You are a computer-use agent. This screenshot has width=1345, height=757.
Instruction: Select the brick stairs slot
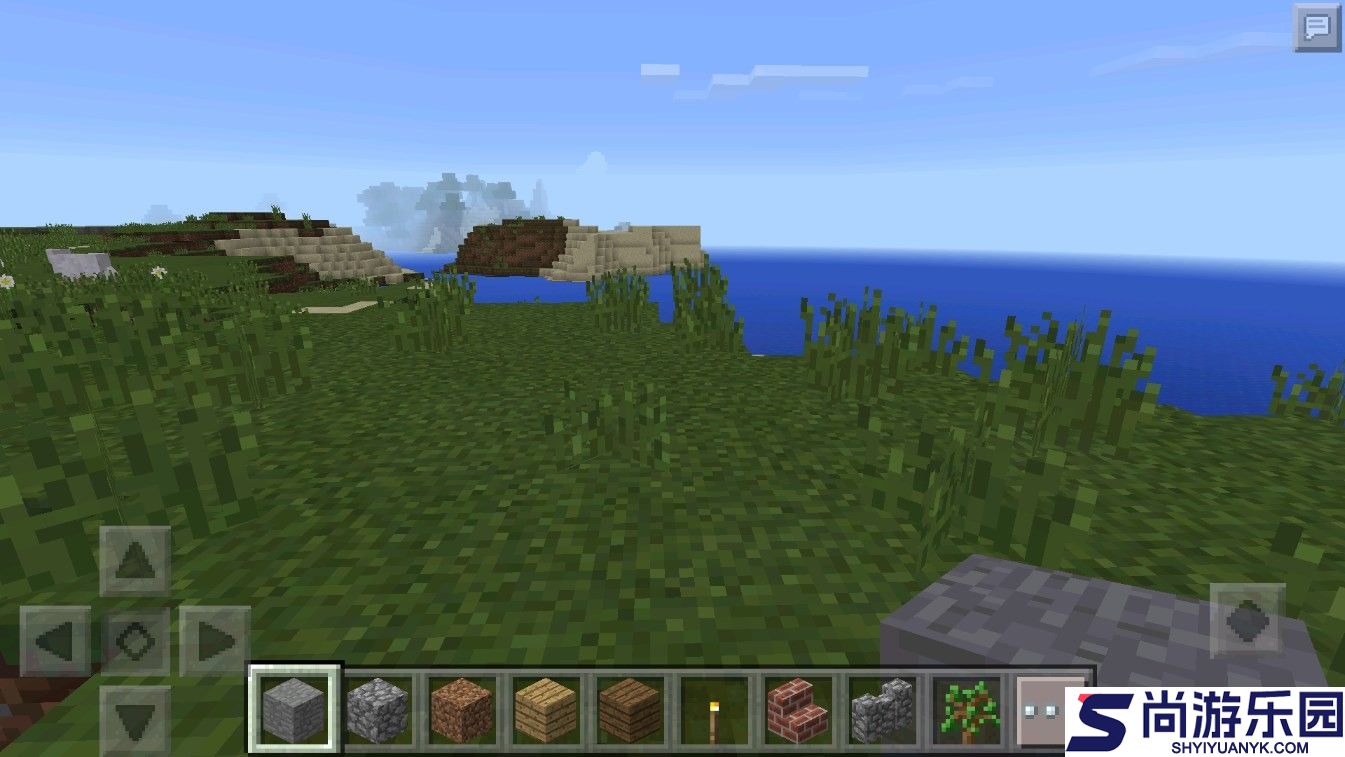(x=798, y=710)
